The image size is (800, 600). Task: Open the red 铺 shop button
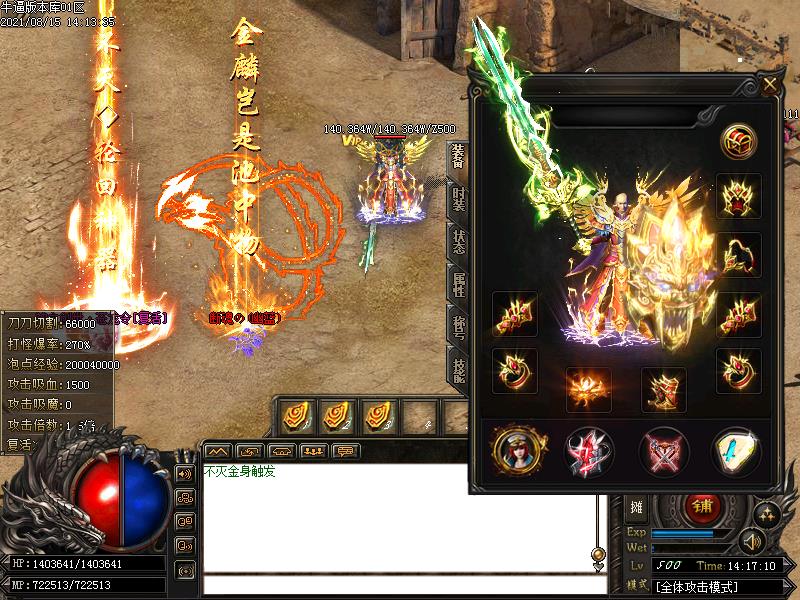click(704, 508)
